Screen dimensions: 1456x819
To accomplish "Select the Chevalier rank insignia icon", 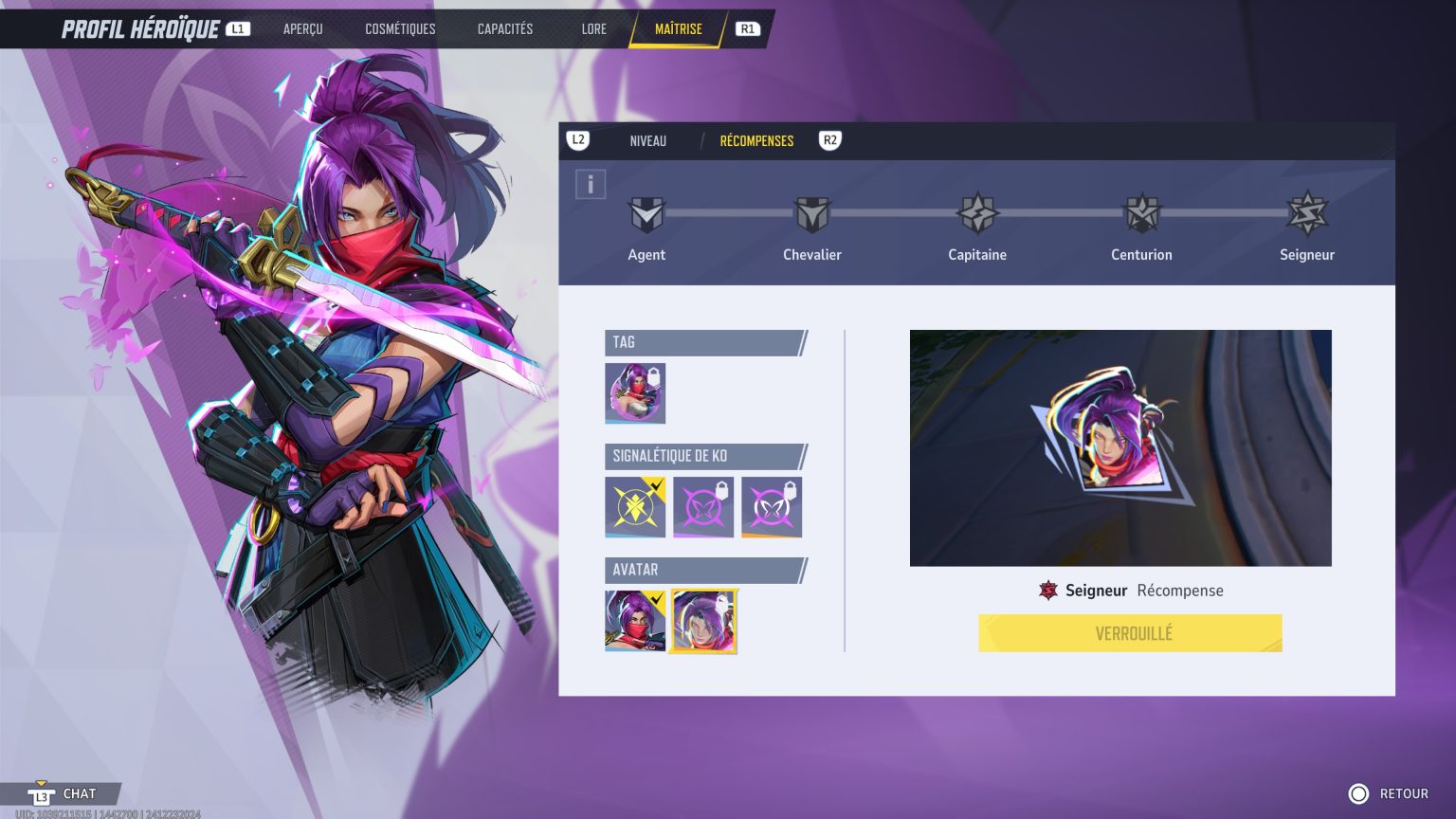I will (x=811, y=215).
